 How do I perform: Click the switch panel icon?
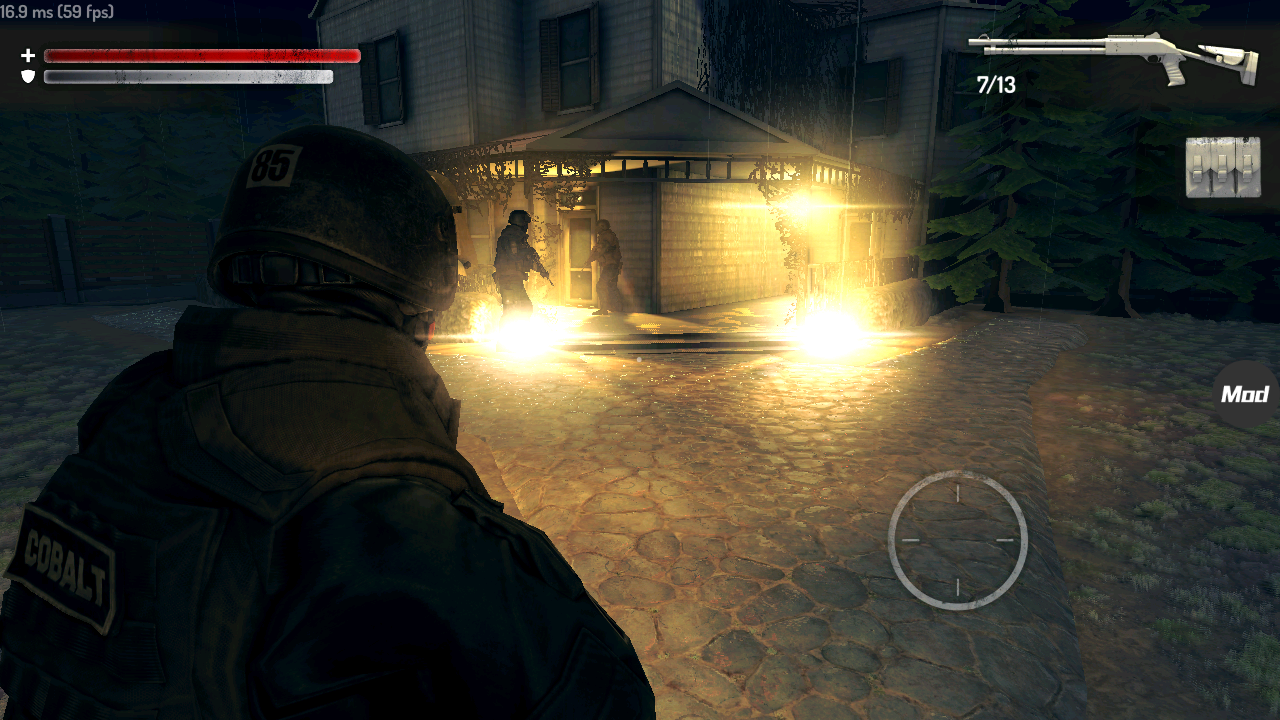1222,167
